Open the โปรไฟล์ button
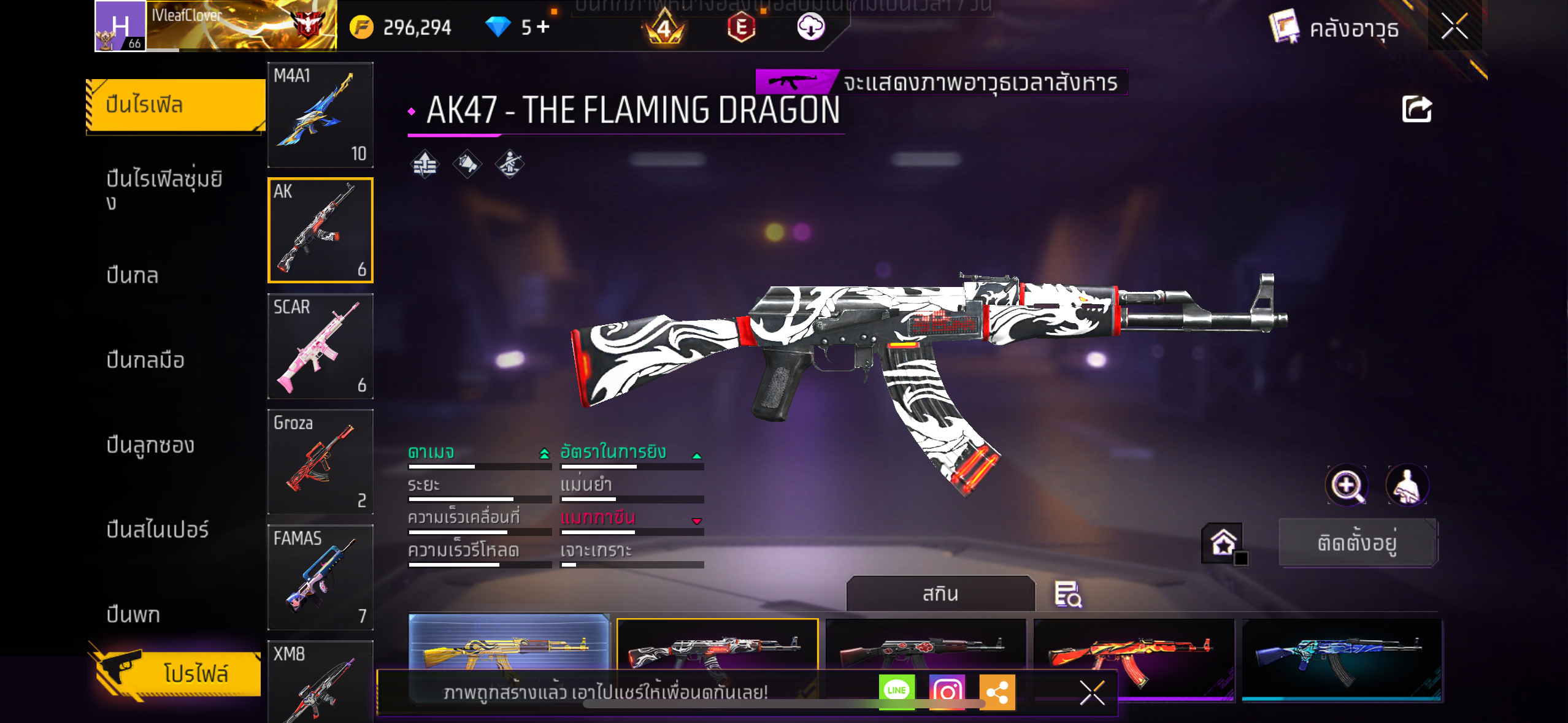Viewport: 1568px width, 723px height. [x=178, y=673]
